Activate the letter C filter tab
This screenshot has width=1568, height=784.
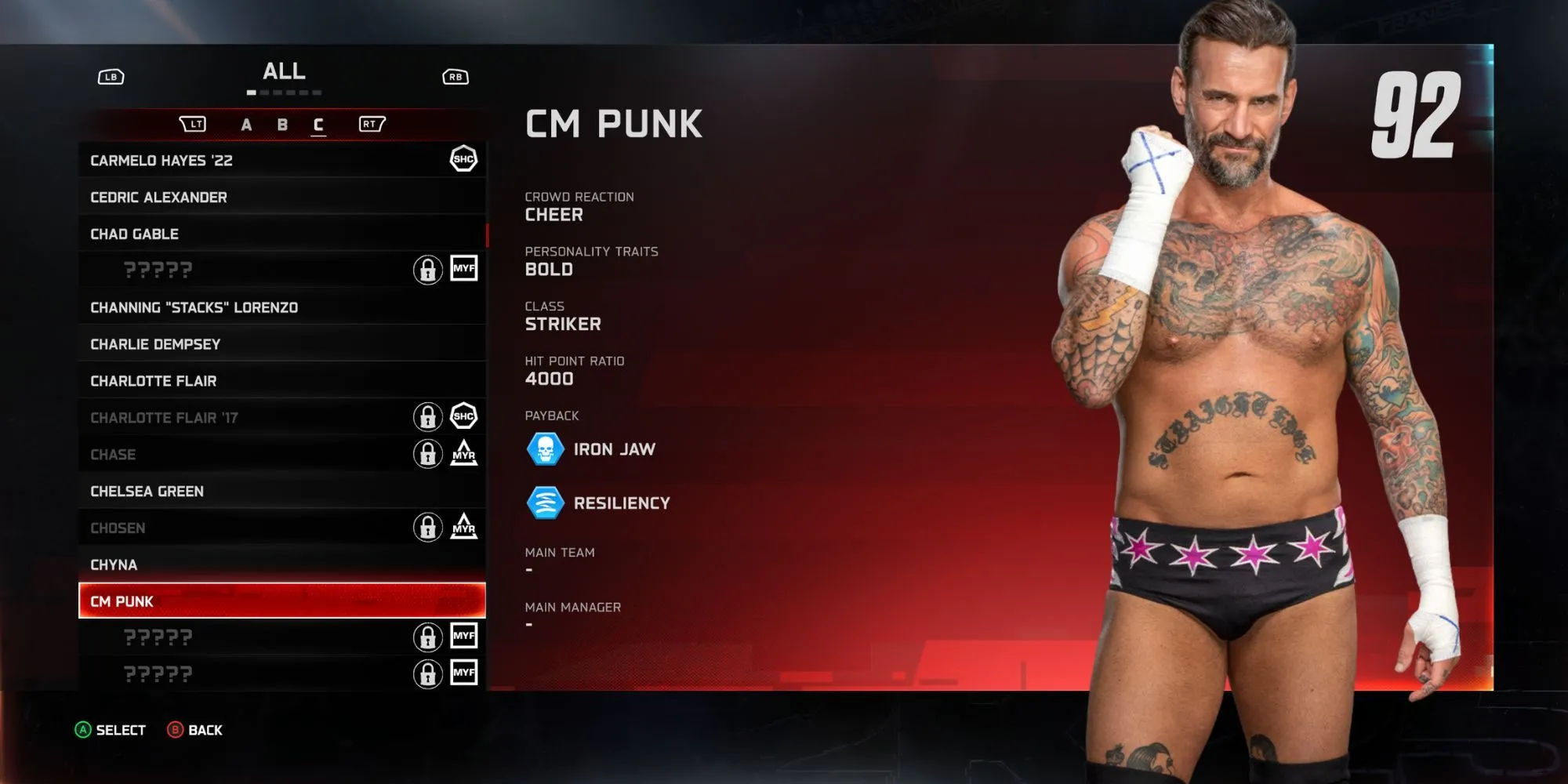point(318,125)
